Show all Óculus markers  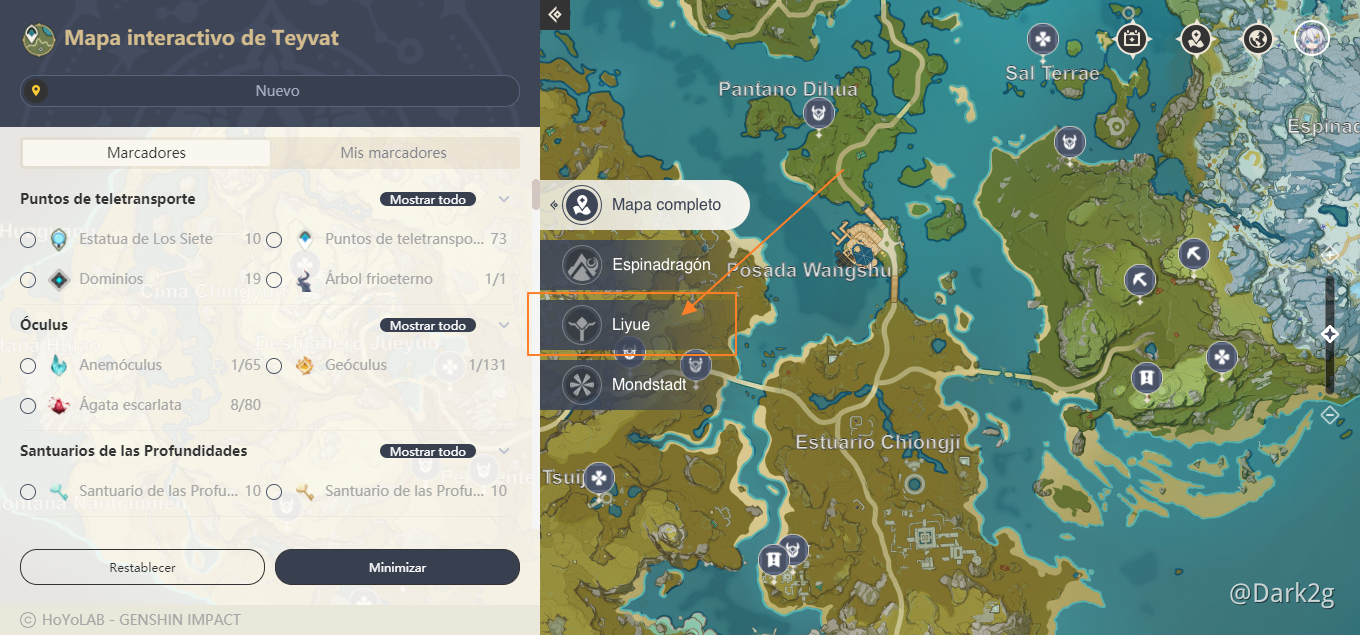pos(427,326)
